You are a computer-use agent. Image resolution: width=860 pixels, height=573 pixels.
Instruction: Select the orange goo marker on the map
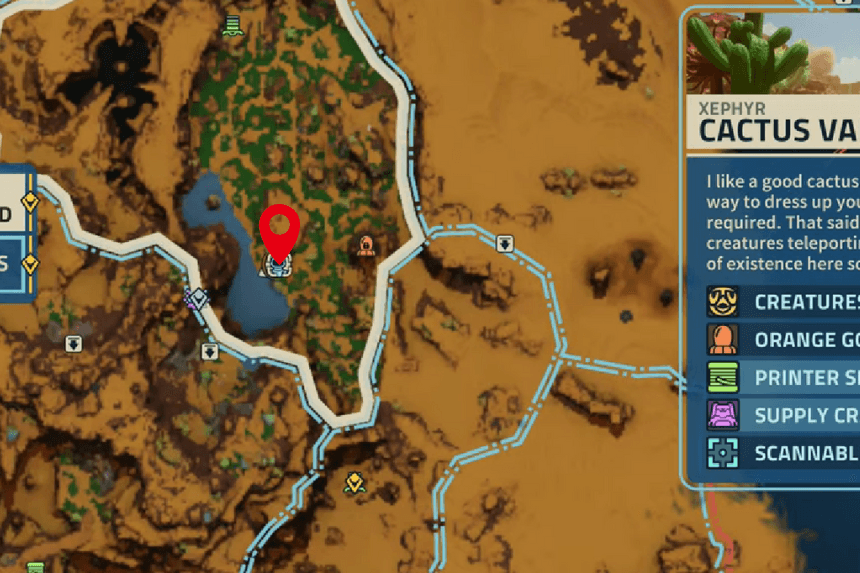366,246
